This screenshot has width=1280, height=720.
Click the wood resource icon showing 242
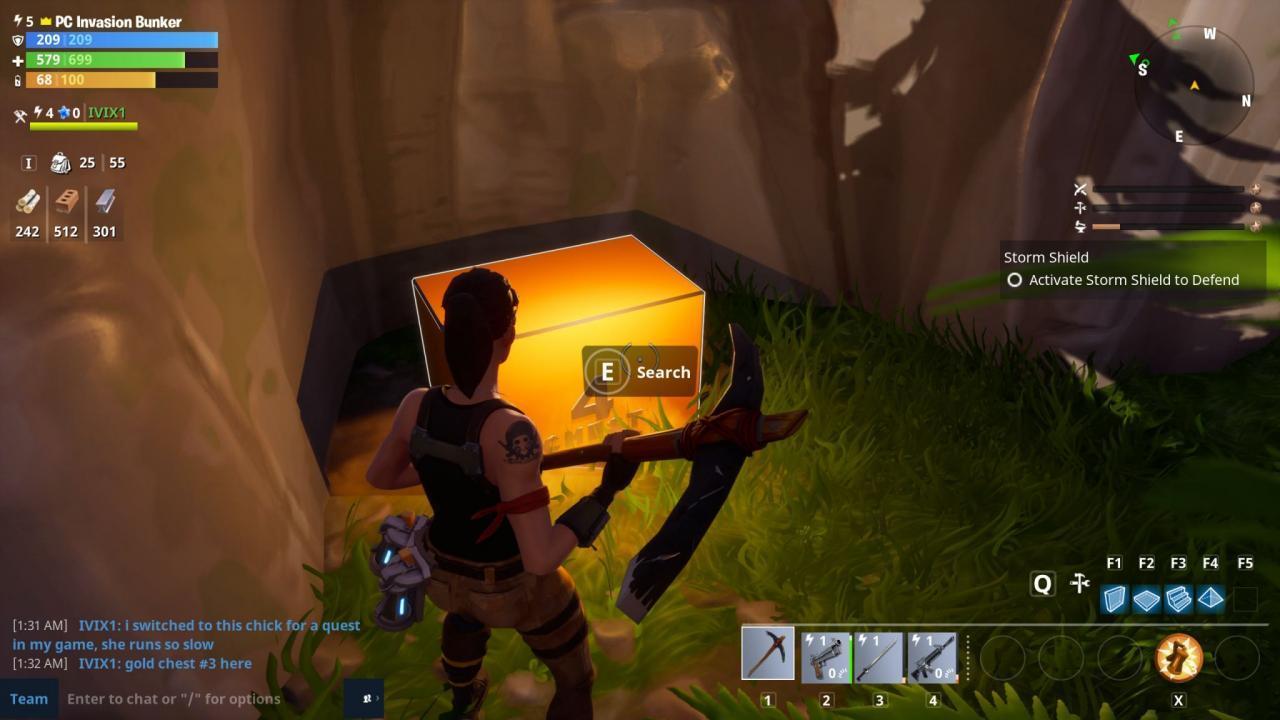pos(27,207)
